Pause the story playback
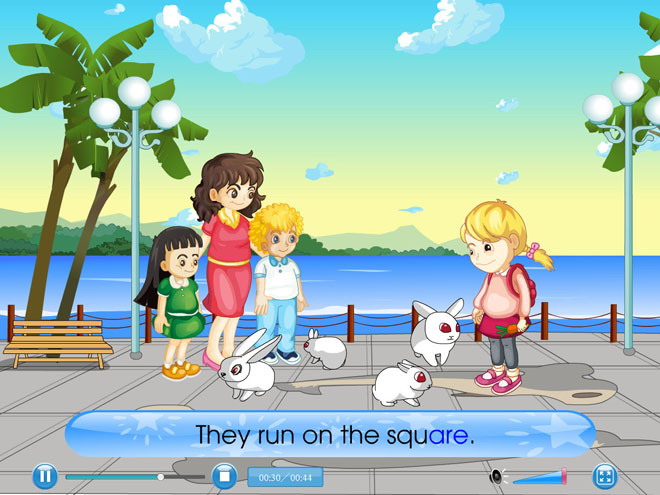 pos(44,477)
